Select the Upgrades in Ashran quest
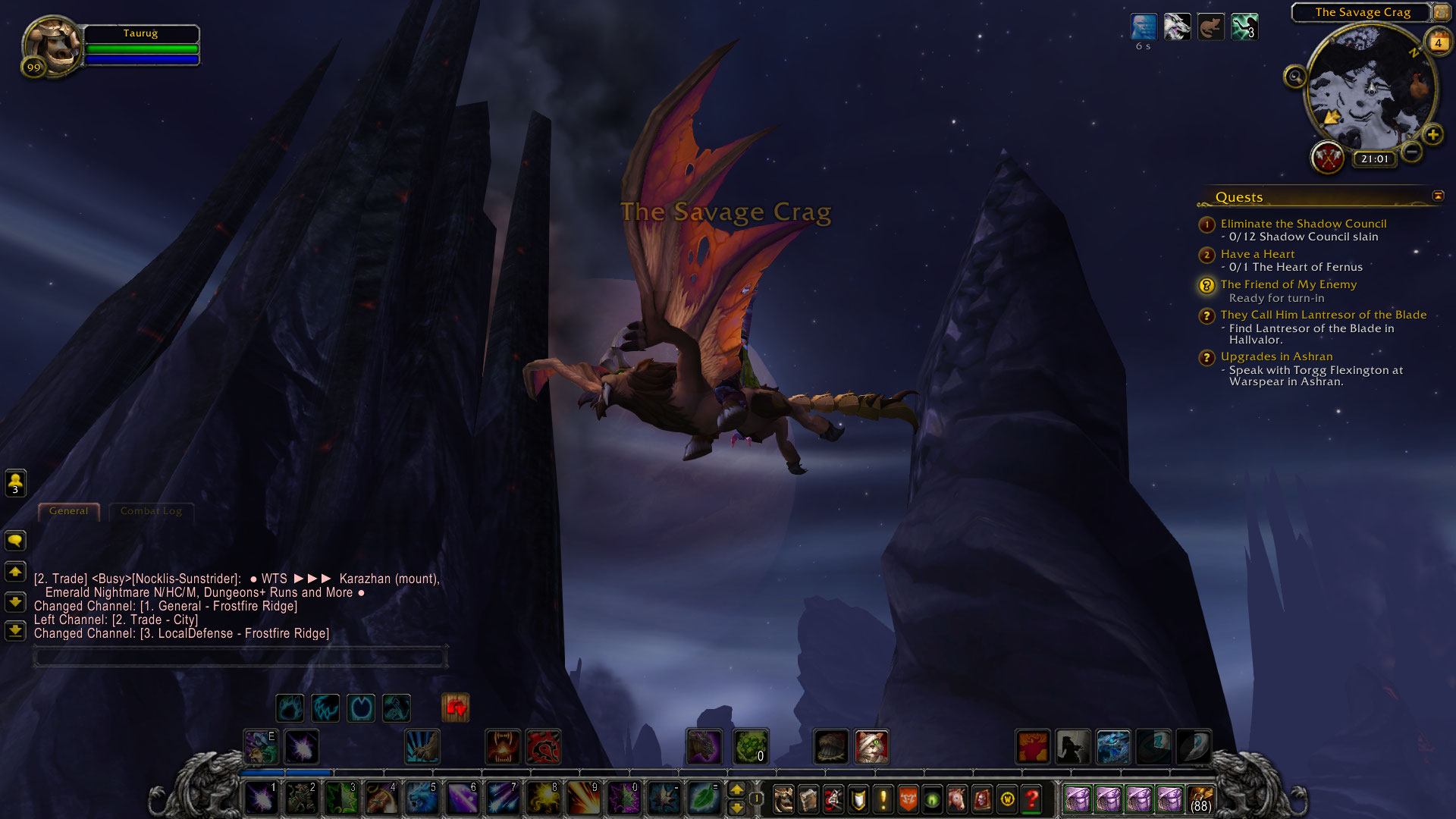This screenshot has width=1456, height=819. pyautogui.click(x=1276, y=356)
